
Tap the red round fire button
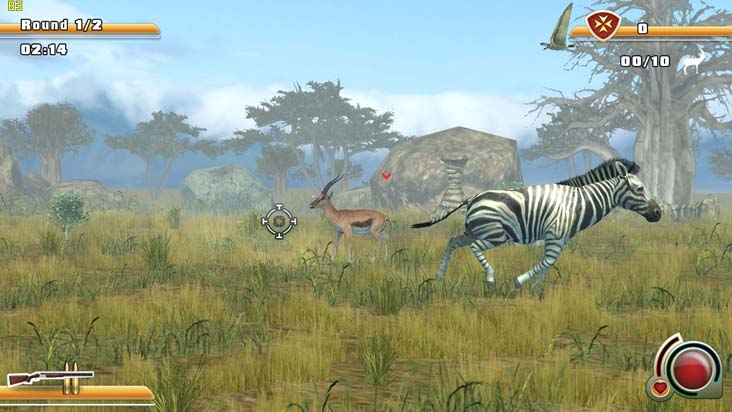point(692,367)
